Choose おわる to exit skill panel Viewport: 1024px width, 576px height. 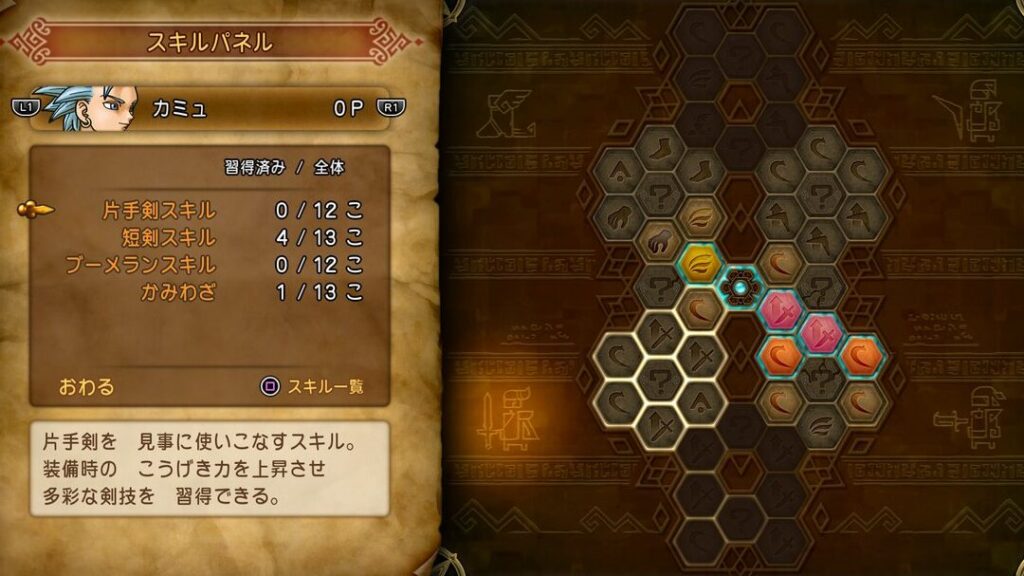[x=87, y=386]
